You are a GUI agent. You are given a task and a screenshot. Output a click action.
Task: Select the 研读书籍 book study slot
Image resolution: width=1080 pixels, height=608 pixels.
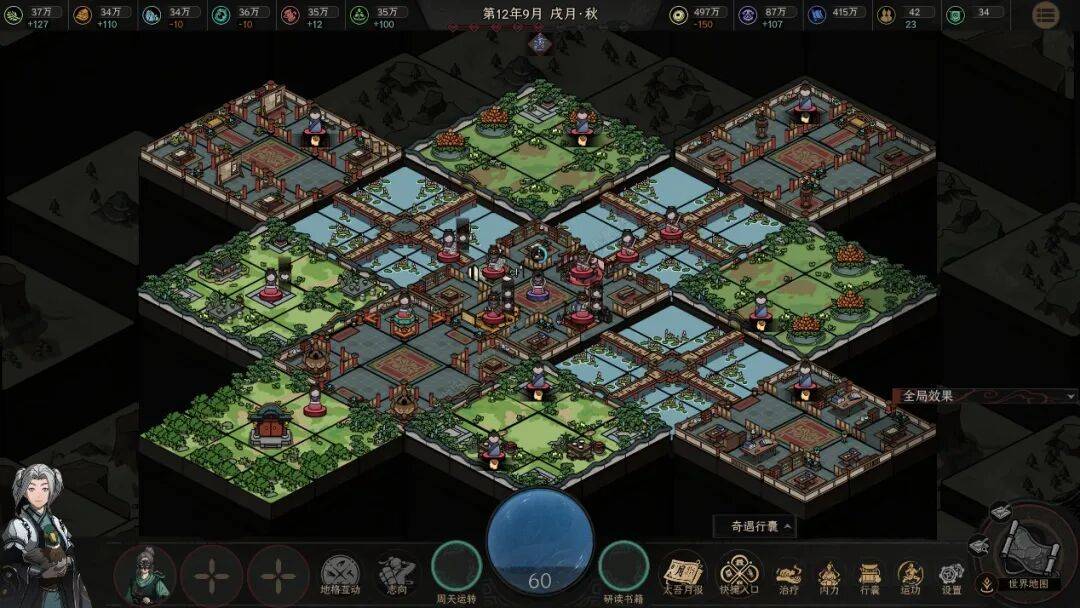click(623, 566)
